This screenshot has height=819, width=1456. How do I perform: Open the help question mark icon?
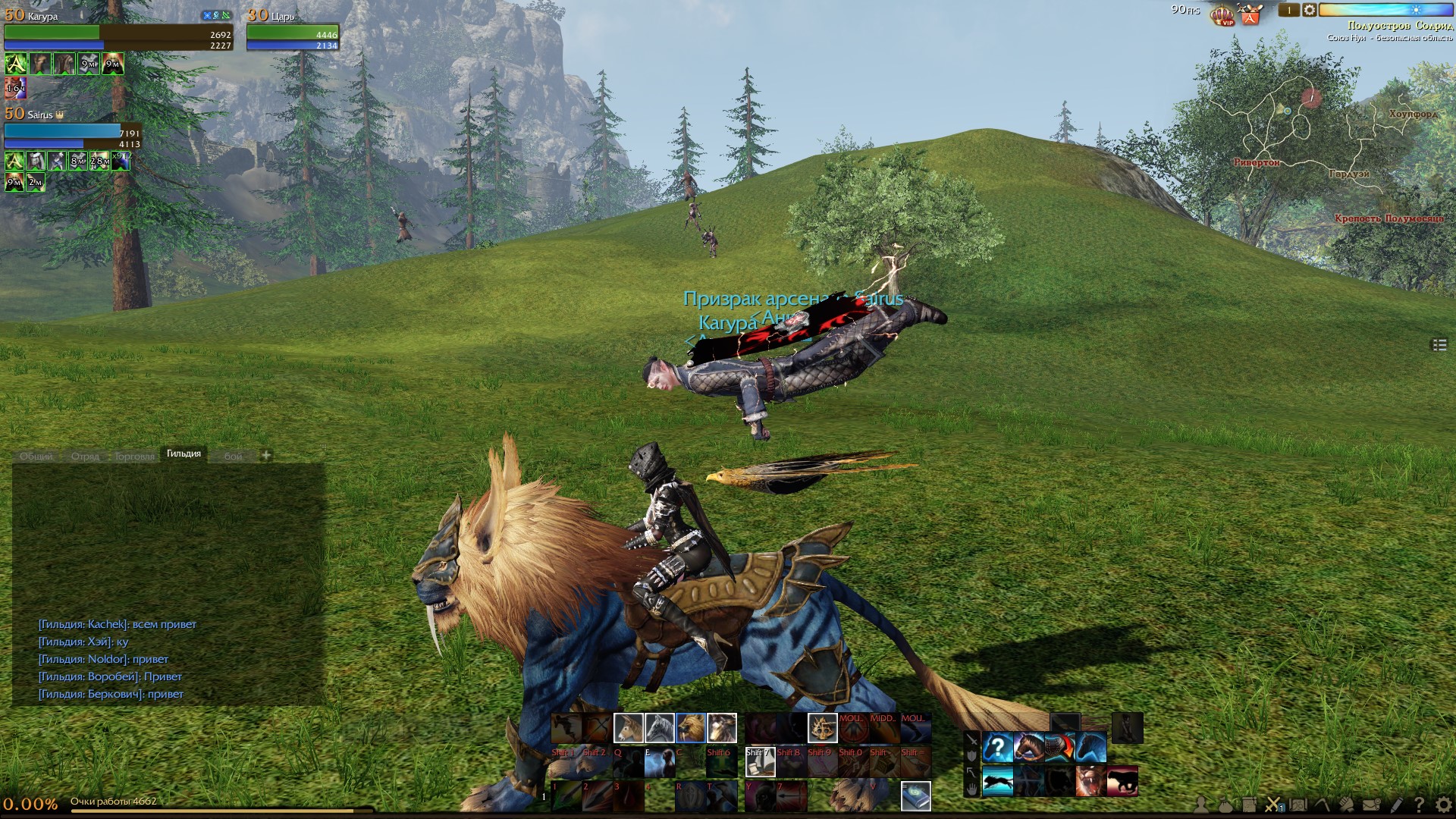(1419, 805)
